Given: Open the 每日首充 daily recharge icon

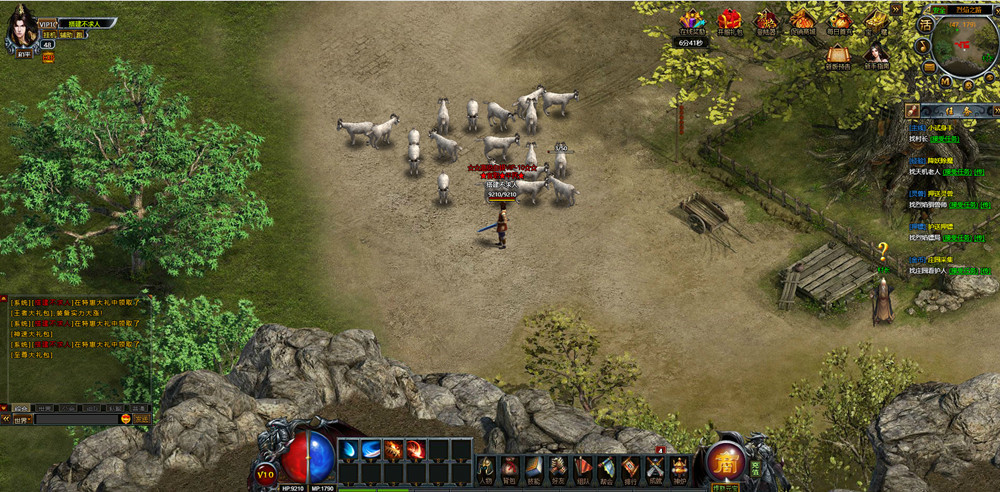Looking at the screenshot, I should [840, 21].
